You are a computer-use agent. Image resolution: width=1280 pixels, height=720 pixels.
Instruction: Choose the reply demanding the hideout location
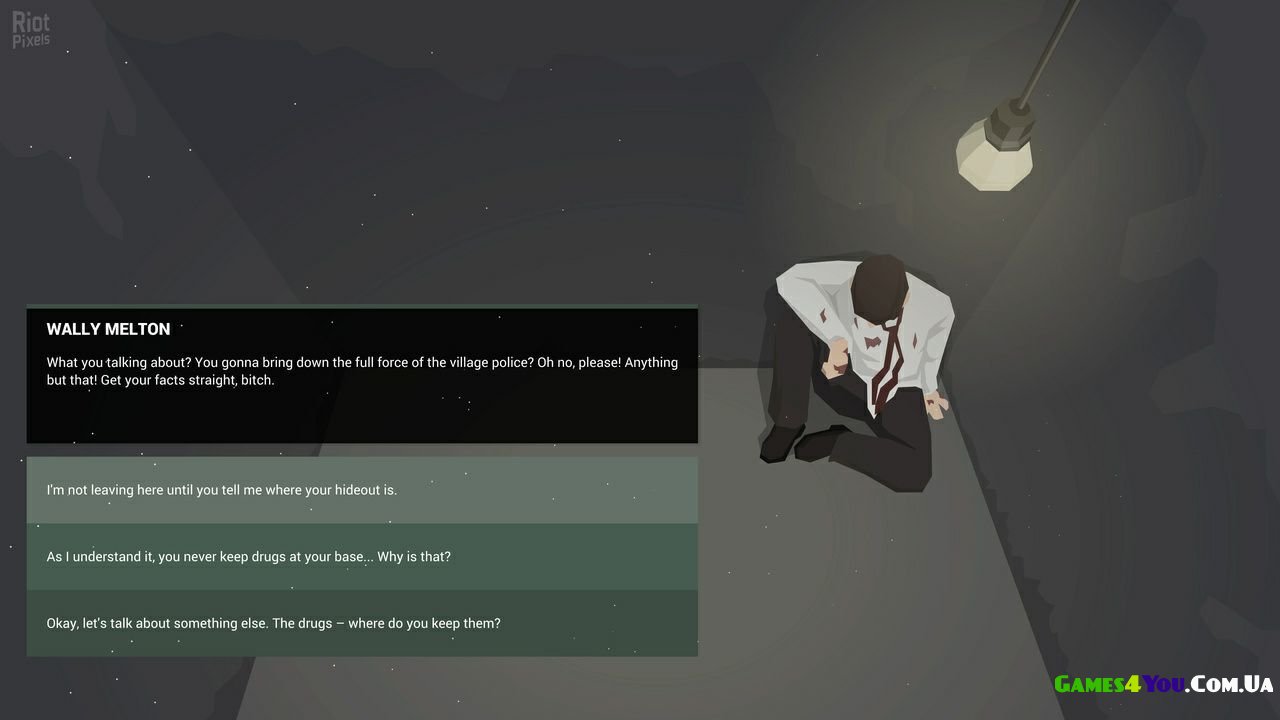tap(361, 490)
